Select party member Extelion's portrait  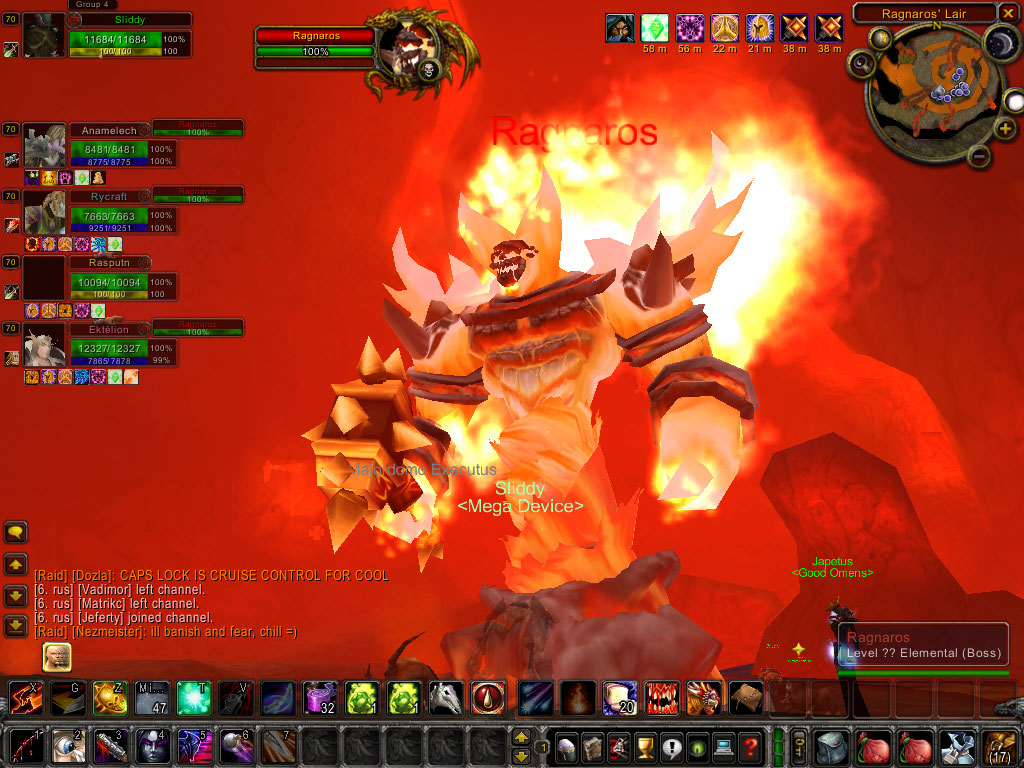45,346
